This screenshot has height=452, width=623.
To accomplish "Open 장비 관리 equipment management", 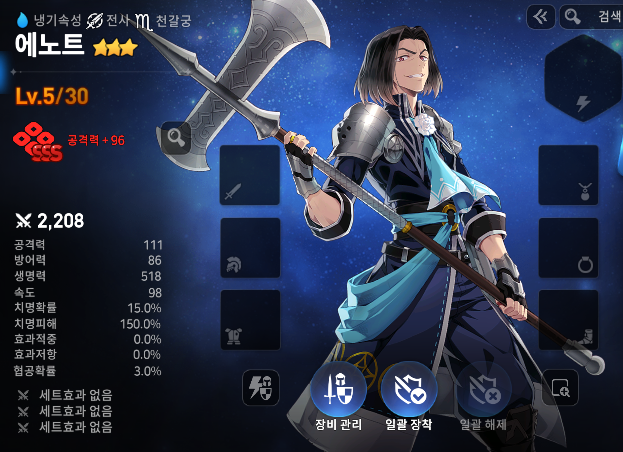I will tap(337, 390).
